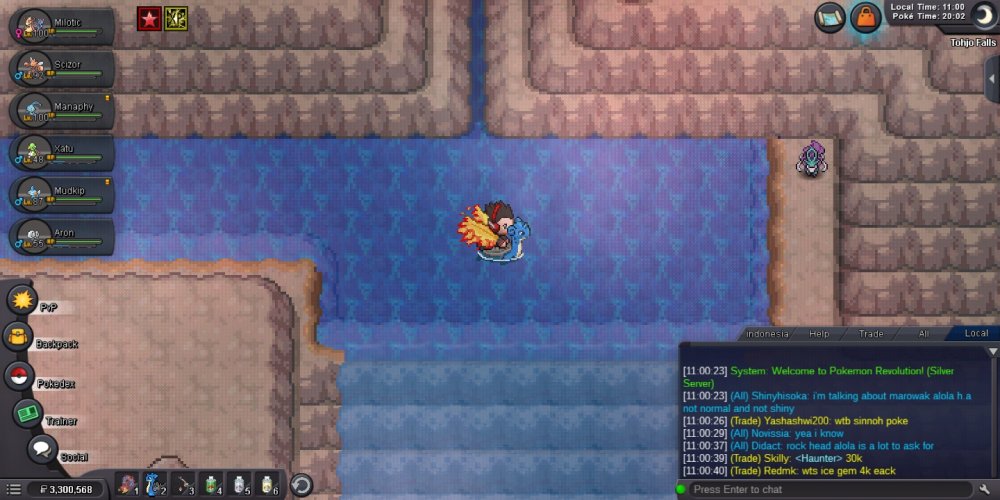Switch to the Trade chat tab
This screenshot has height=500, width=1000.
click(871, 333)
